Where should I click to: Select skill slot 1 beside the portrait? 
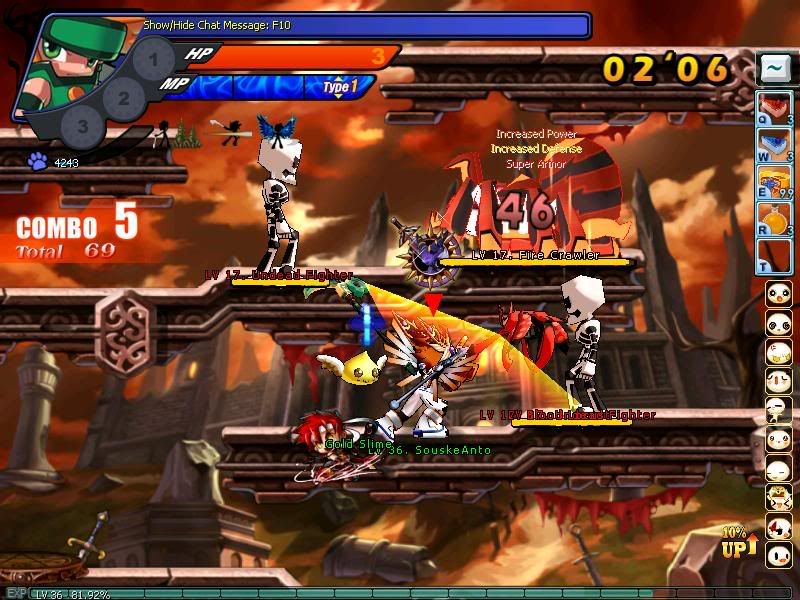coord(152,60)
